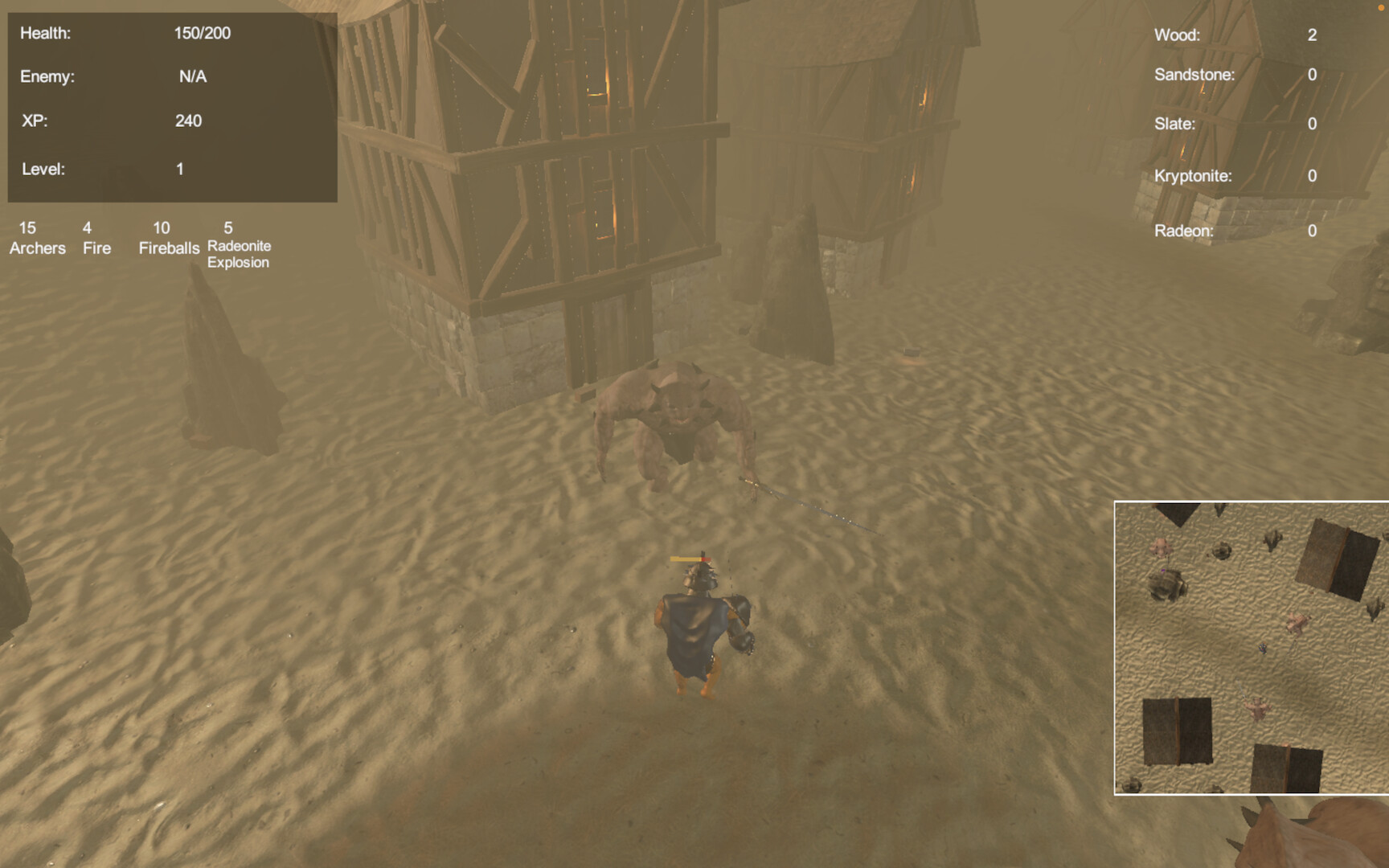The height and width of the screenshot is (868, 1389).
Task: Select the Fireballs ability
Action: 167,238
